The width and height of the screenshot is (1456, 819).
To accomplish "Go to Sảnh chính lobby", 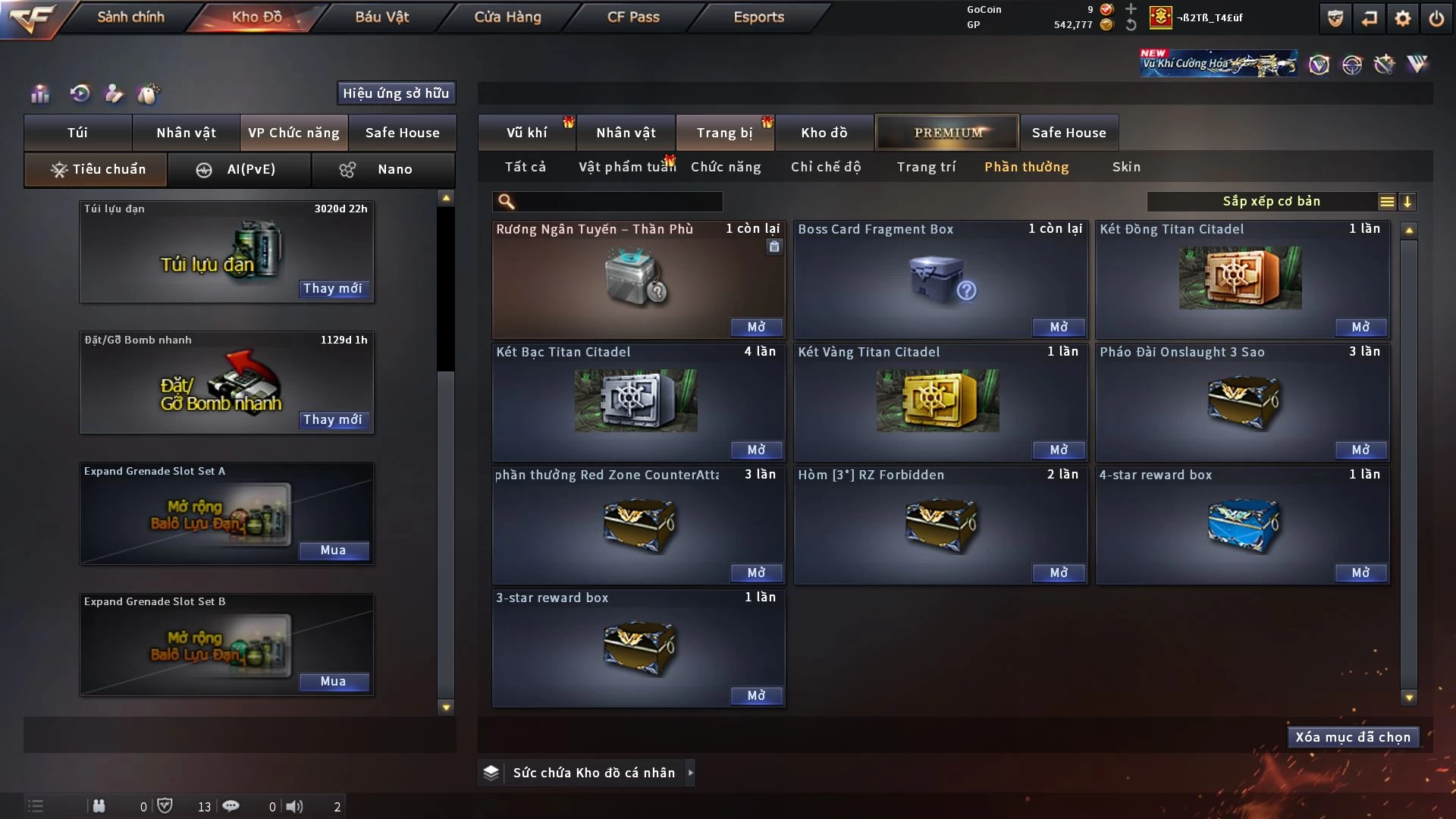I will tap(130, 17).
